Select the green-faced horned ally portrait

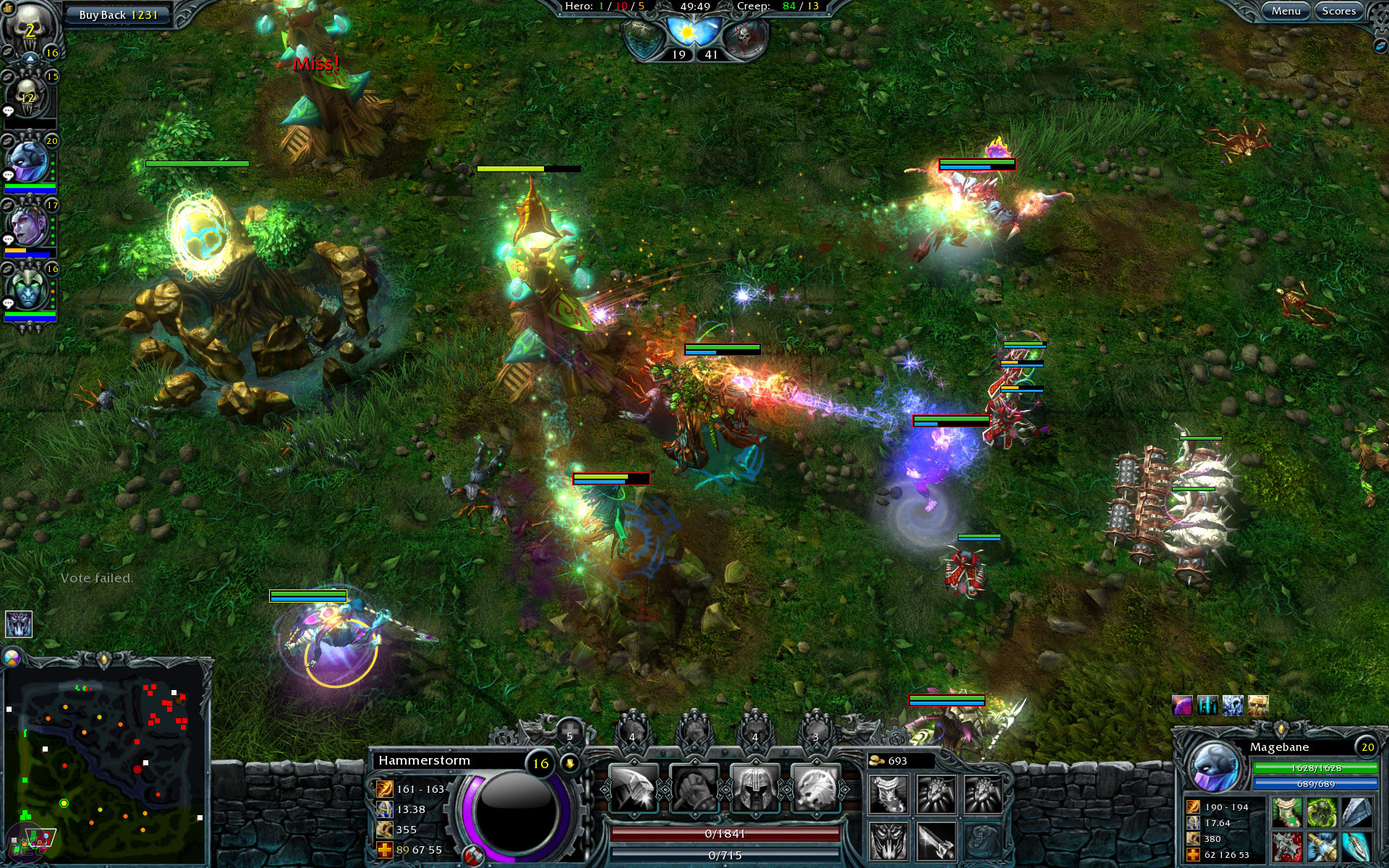click(29, 289)
